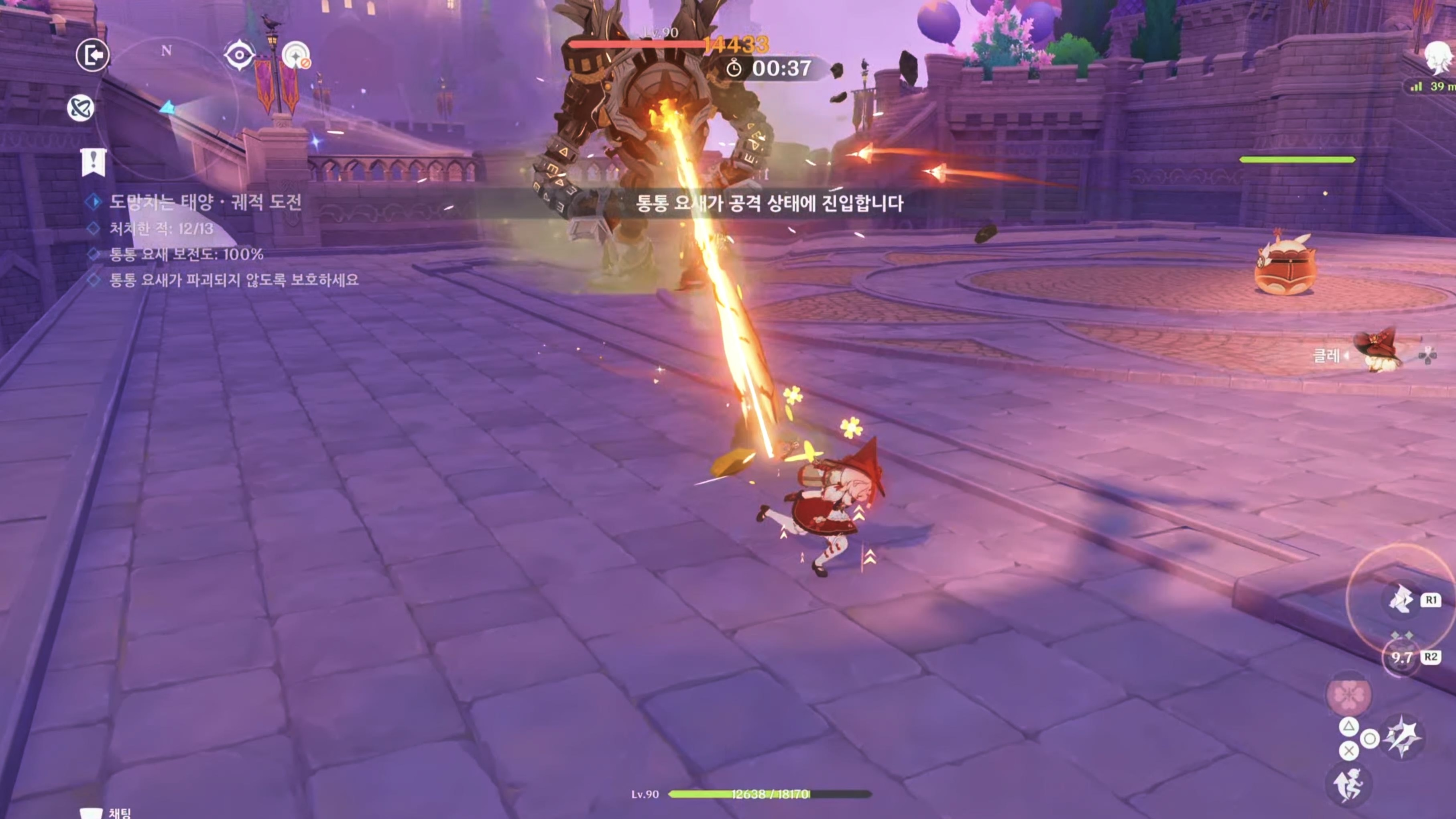
Task: Open the orbiting rings icon below exit
Action: pos(81,108)
